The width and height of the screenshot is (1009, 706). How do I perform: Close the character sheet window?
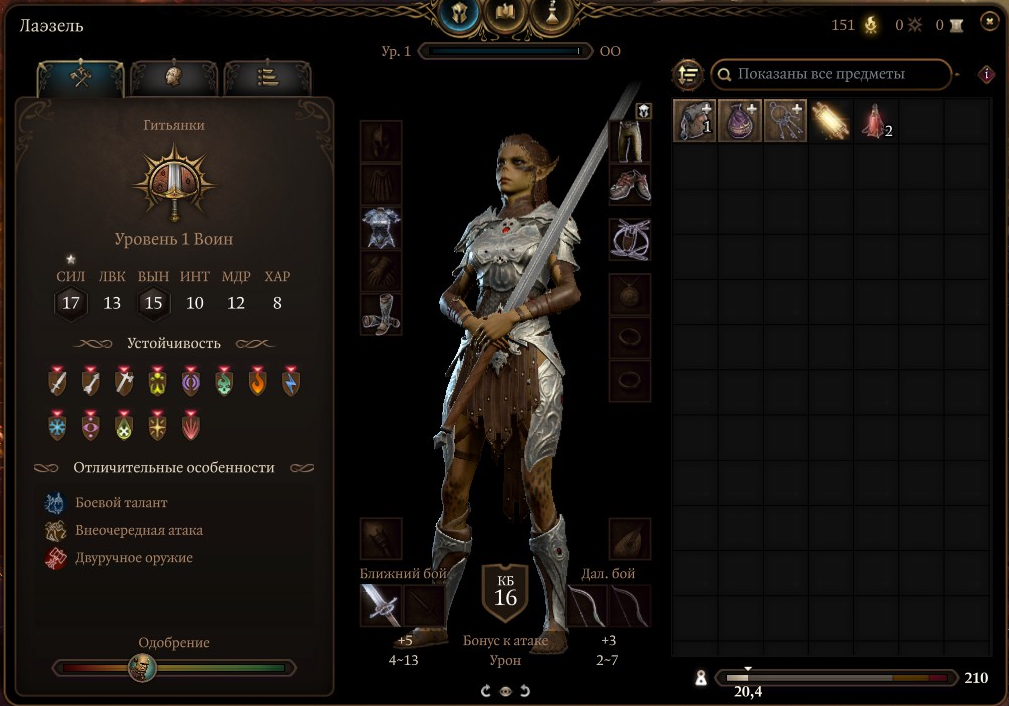tap(990, 20)
